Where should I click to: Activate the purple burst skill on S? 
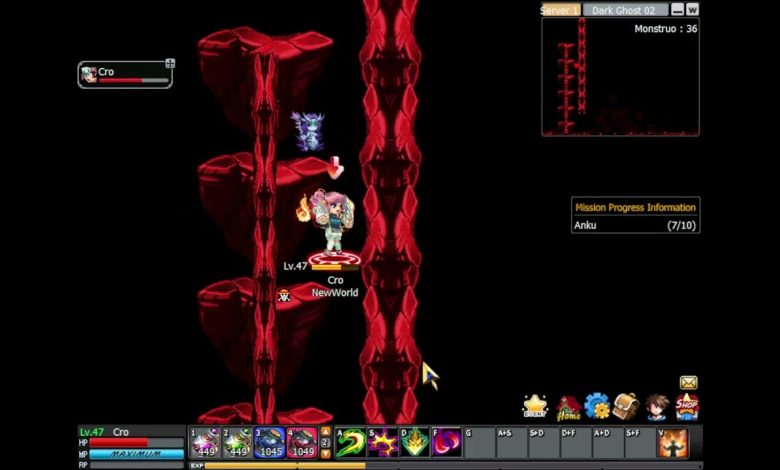[x=382, y=442]
